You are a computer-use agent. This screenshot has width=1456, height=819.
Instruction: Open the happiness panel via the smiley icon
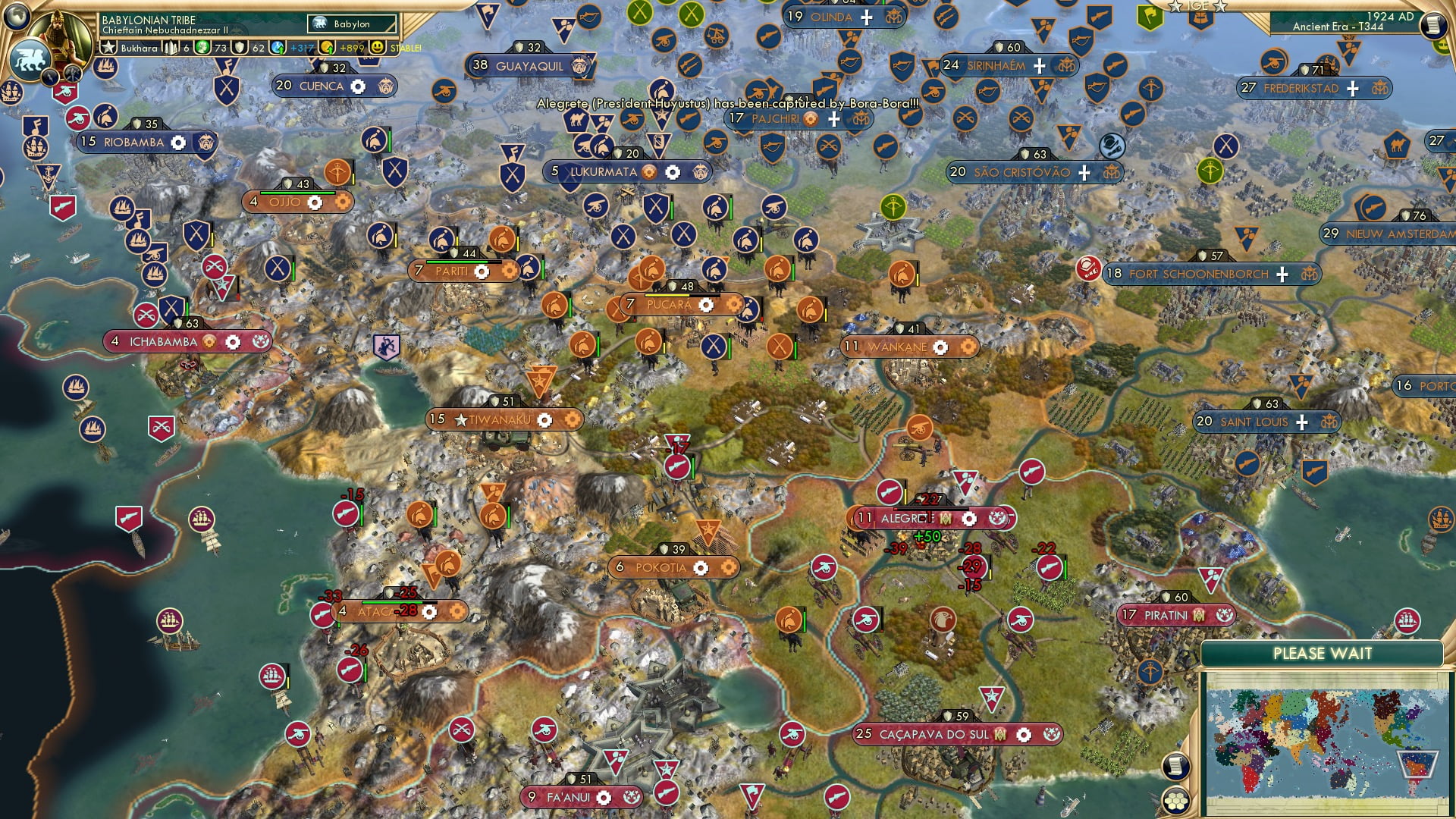pyautogui.click(x=377, y=48)
